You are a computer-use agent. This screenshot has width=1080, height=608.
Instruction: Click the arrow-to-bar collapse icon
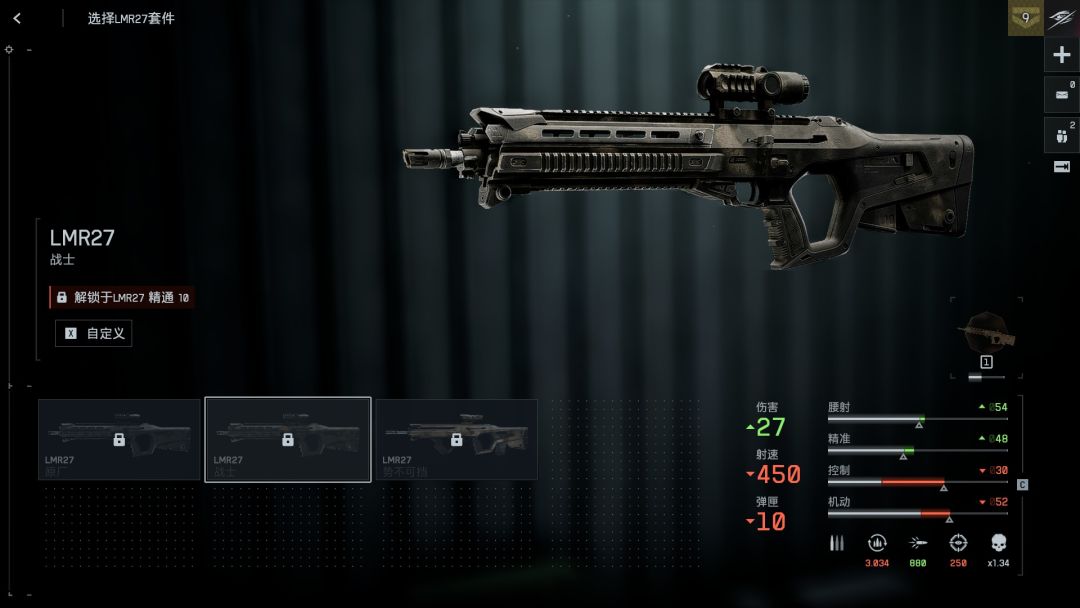click(x=1062, y=167)
